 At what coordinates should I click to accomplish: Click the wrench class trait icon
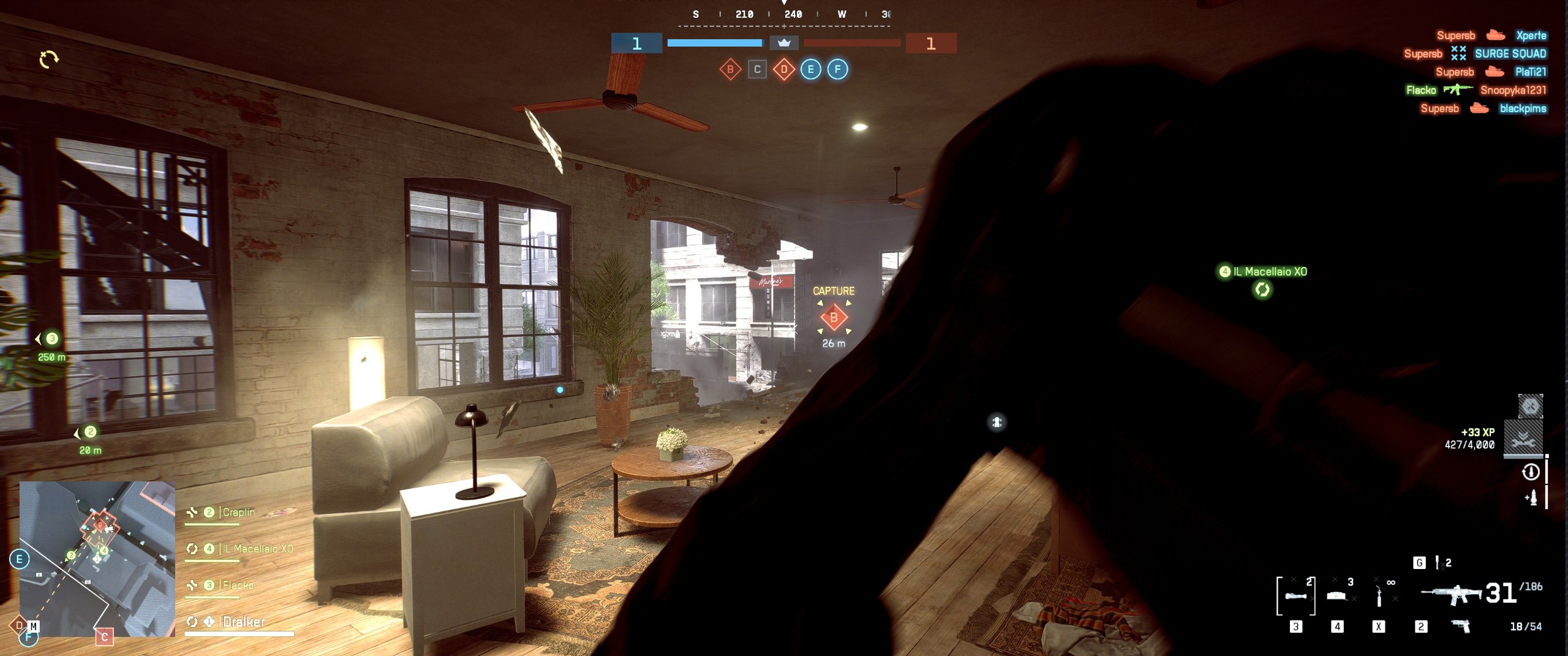coord(1523,439)
